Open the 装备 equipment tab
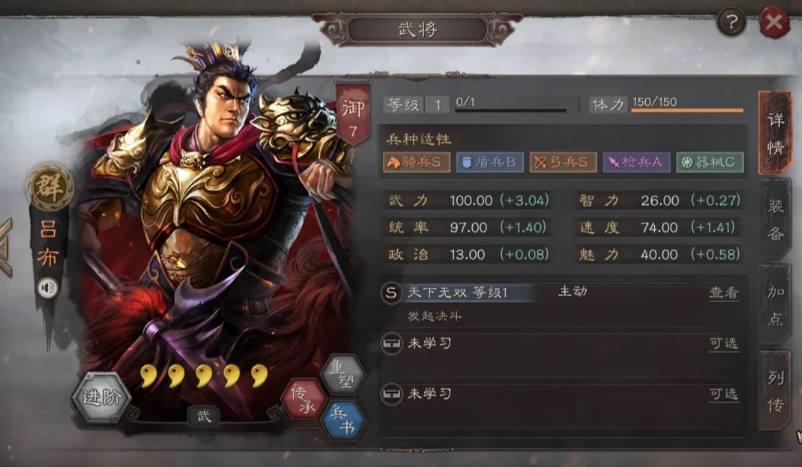The width and height of the screenshot is (802, 467). click(775, 220)
